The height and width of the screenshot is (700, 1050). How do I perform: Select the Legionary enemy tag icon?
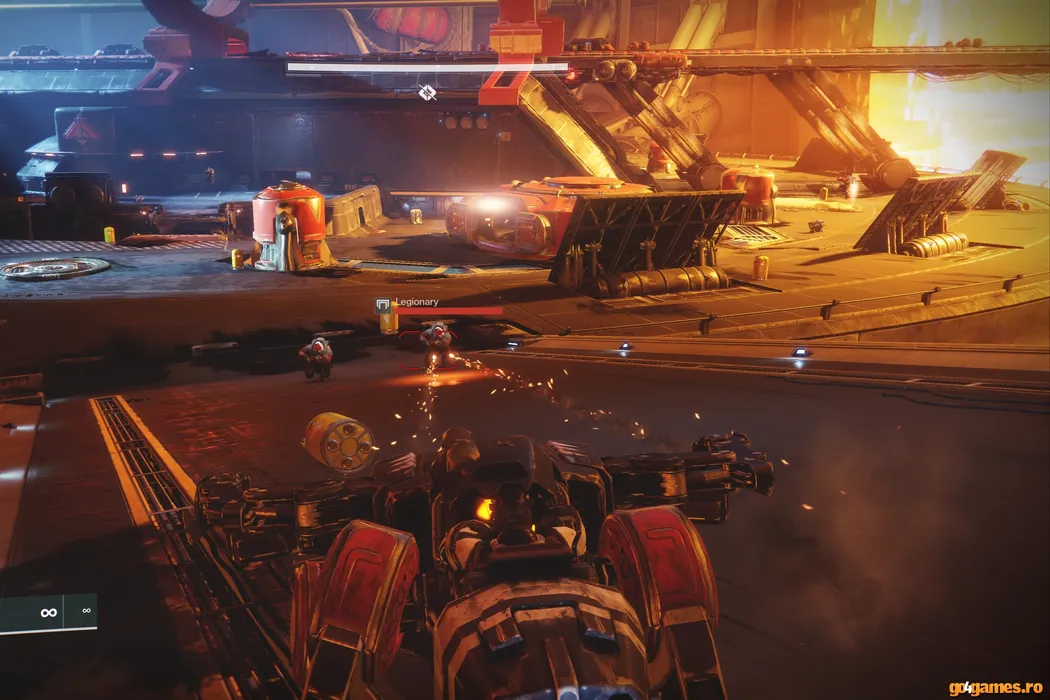(382, 304)
